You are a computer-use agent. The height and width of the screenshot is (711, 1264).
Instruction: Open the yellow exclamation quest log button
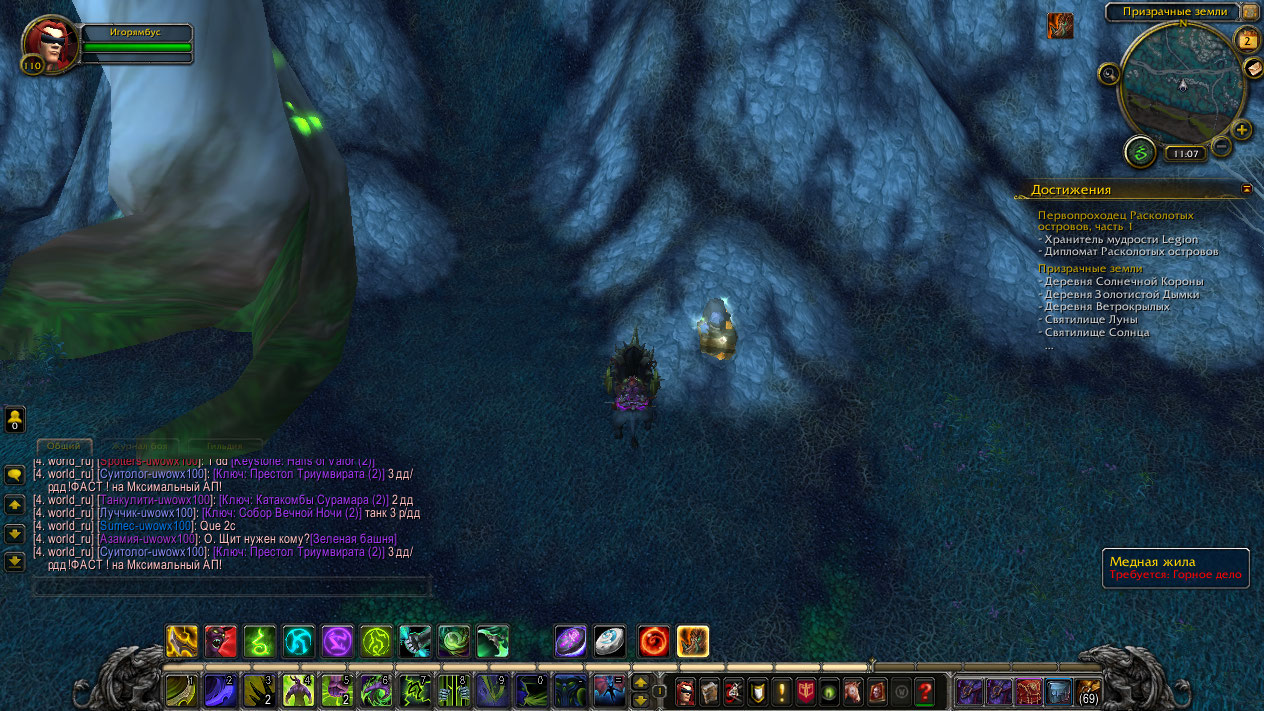tap(782, 691)
